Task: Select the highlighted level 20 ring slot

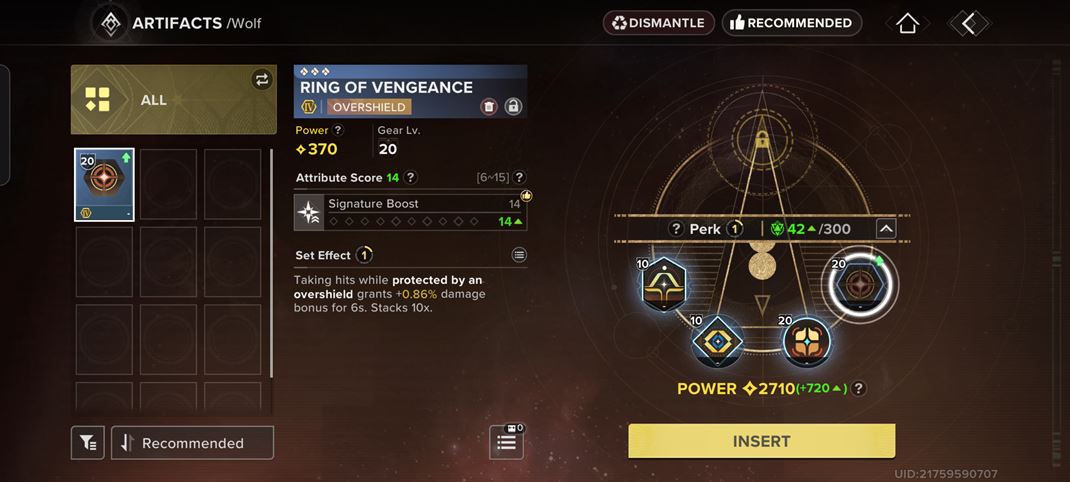Action: (x=858, y=284)
